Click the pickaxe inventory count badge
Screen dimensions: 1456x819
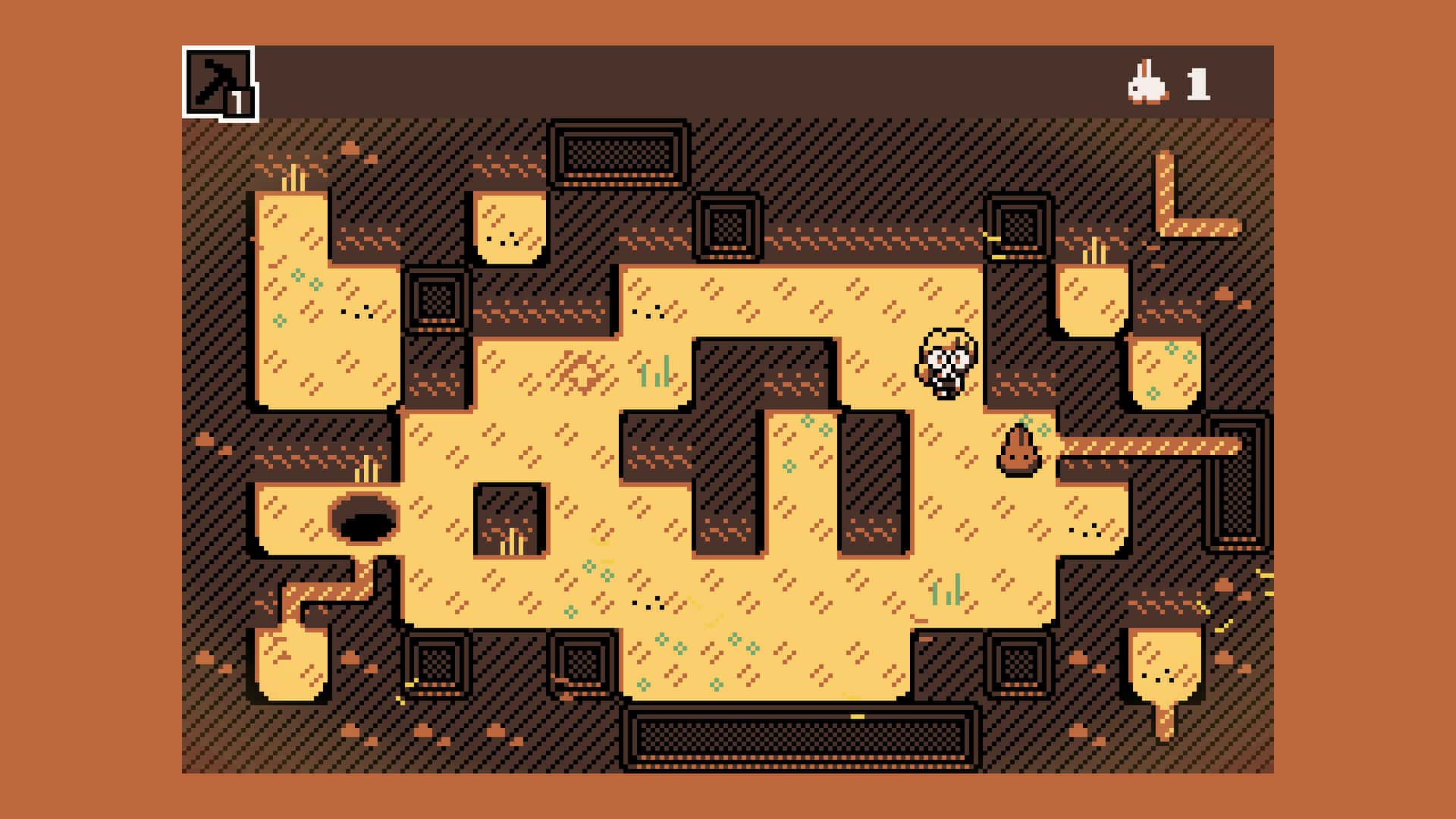pyautogui.click(x=241, y=103)
